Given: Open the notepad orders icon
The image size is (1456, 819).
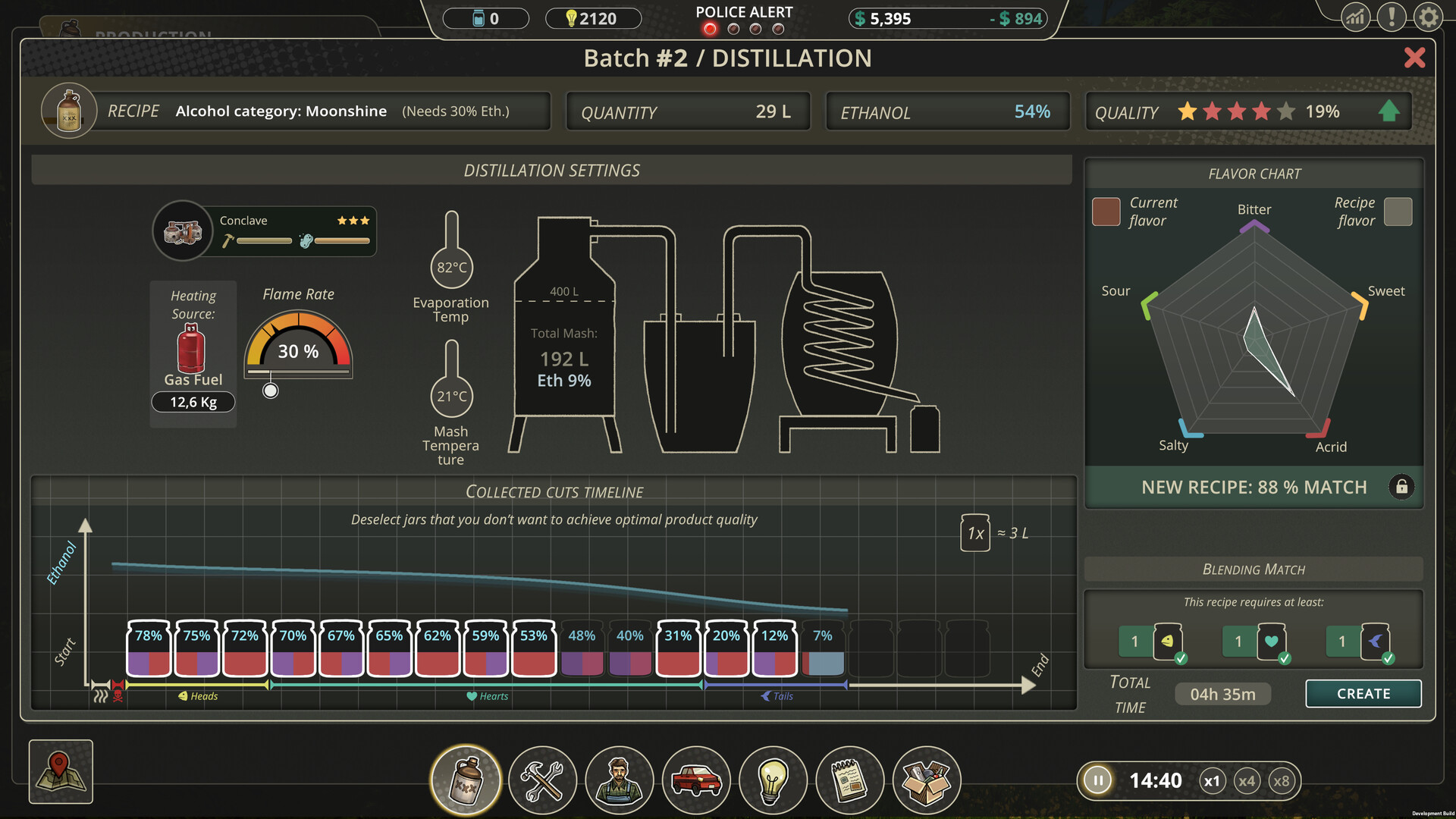Looking at the screenshot, I should click(850, 780).
